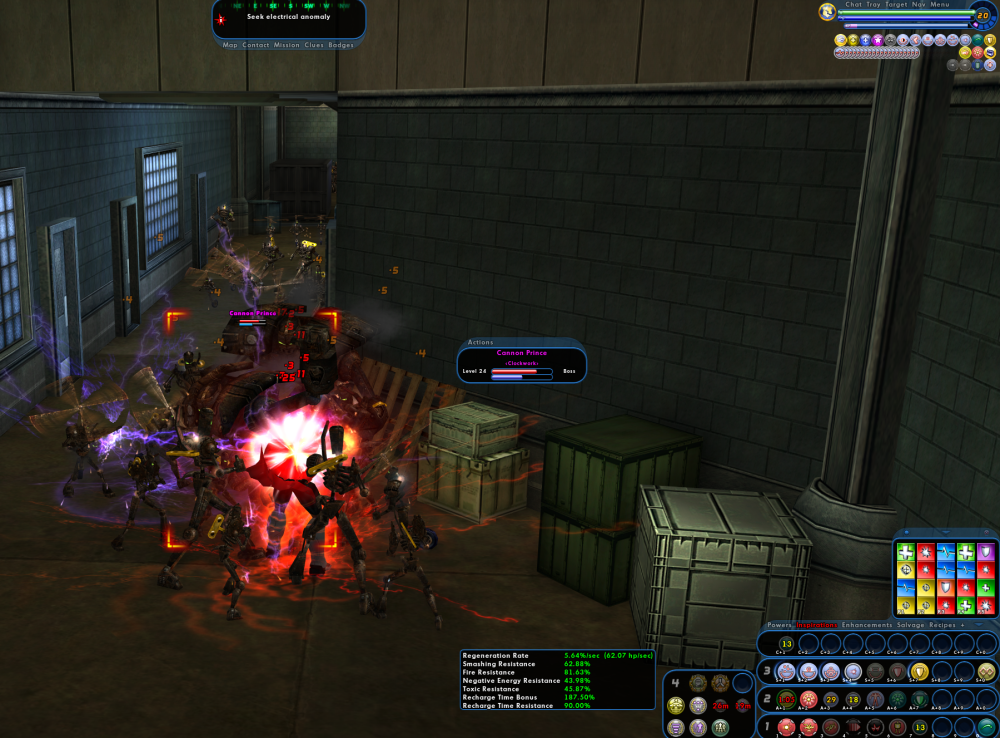1000x738 pixels.
Task: Click the power showing 1:05 cooldown
Action: click(x=787, y=698)
